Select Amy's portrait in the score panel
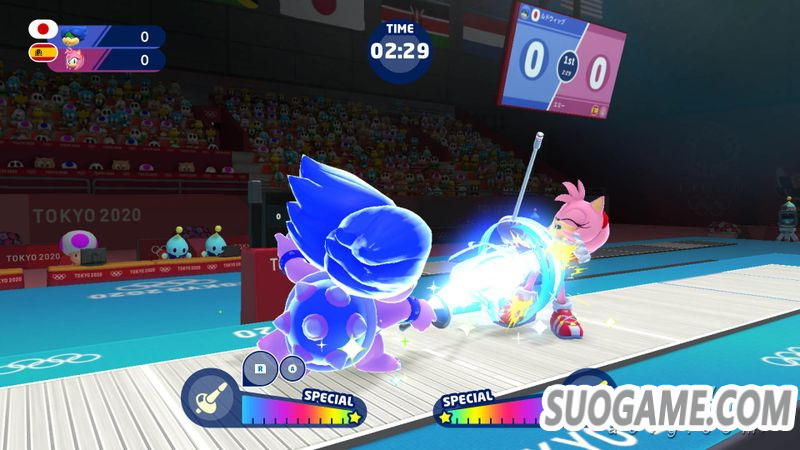 73,60
